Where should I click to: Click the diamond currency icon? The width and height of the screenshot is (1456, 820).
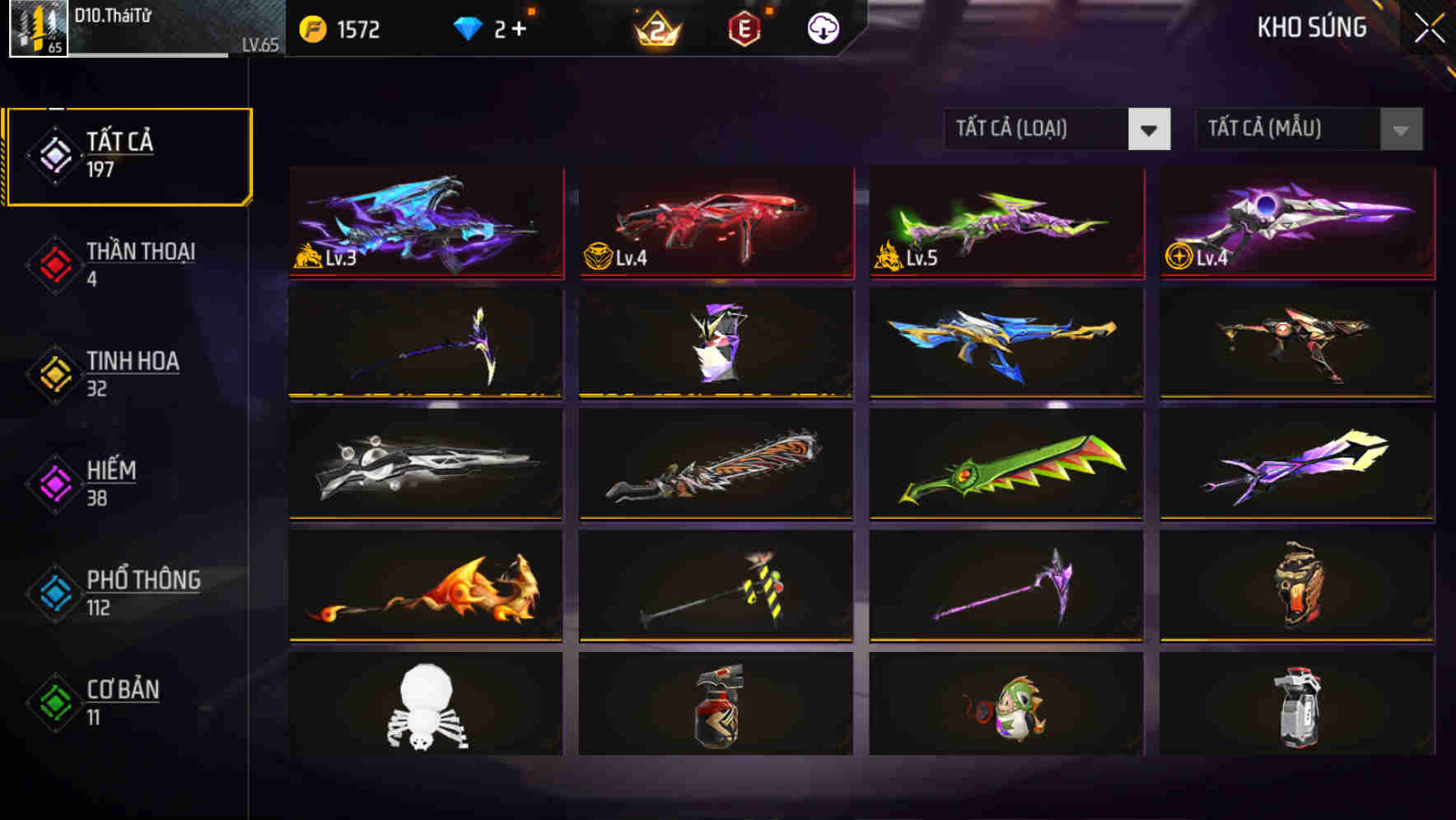[468, 29]
